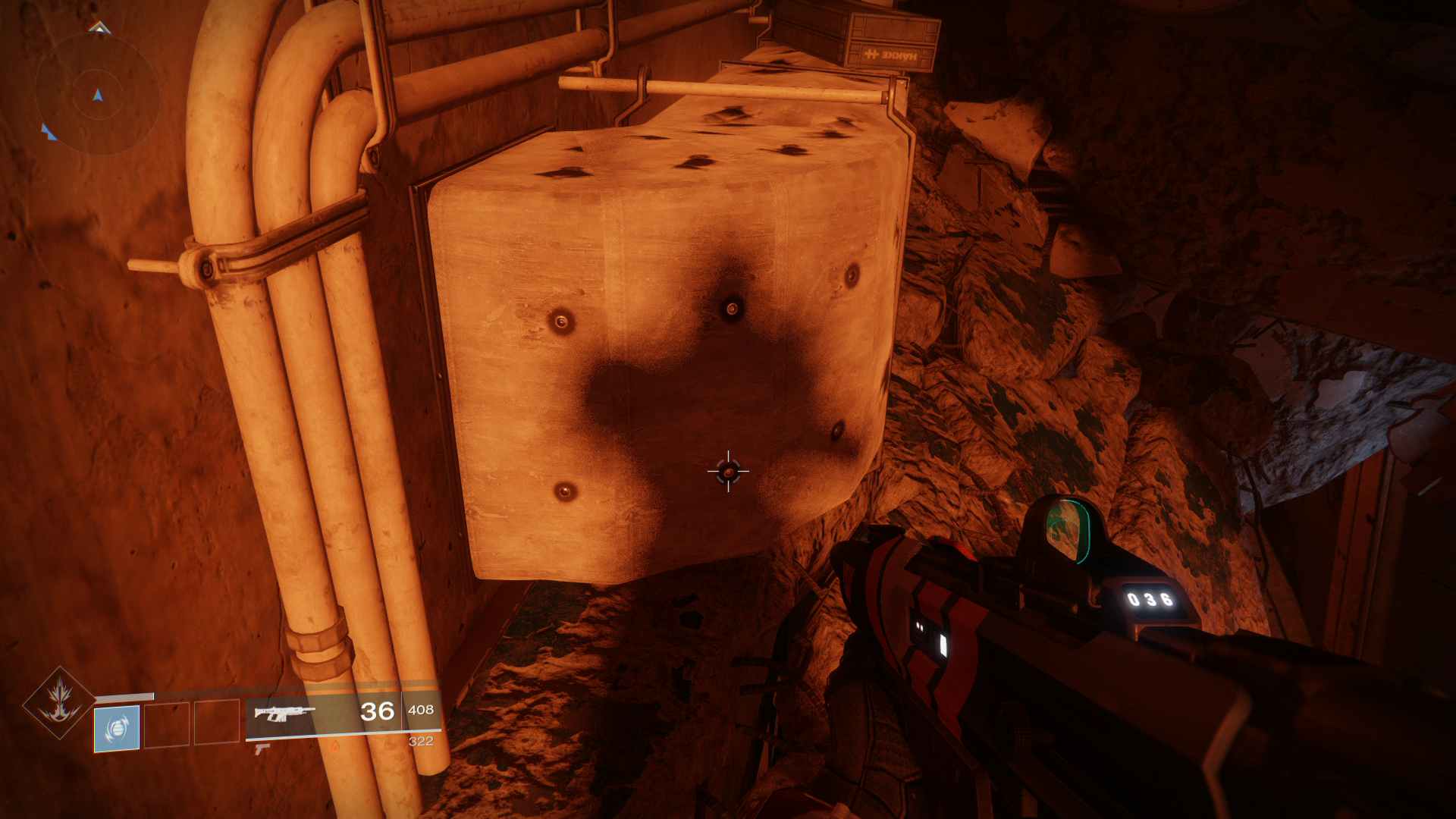
Task: Switch to the small sidearm weapon icon
Action: tap(262, 749)
